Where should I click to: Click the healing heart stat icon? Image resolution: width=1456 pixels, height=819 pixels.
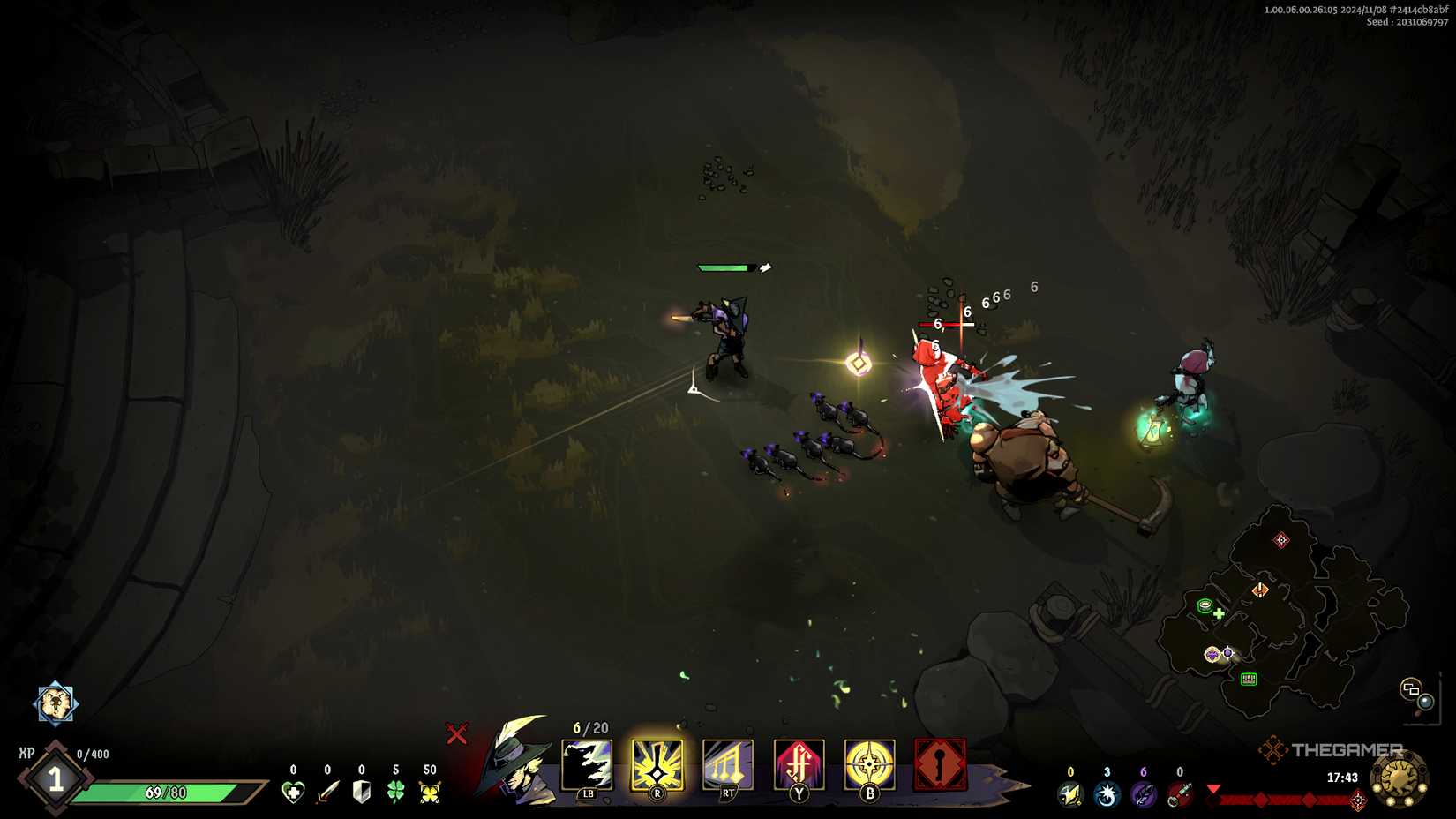294,793
